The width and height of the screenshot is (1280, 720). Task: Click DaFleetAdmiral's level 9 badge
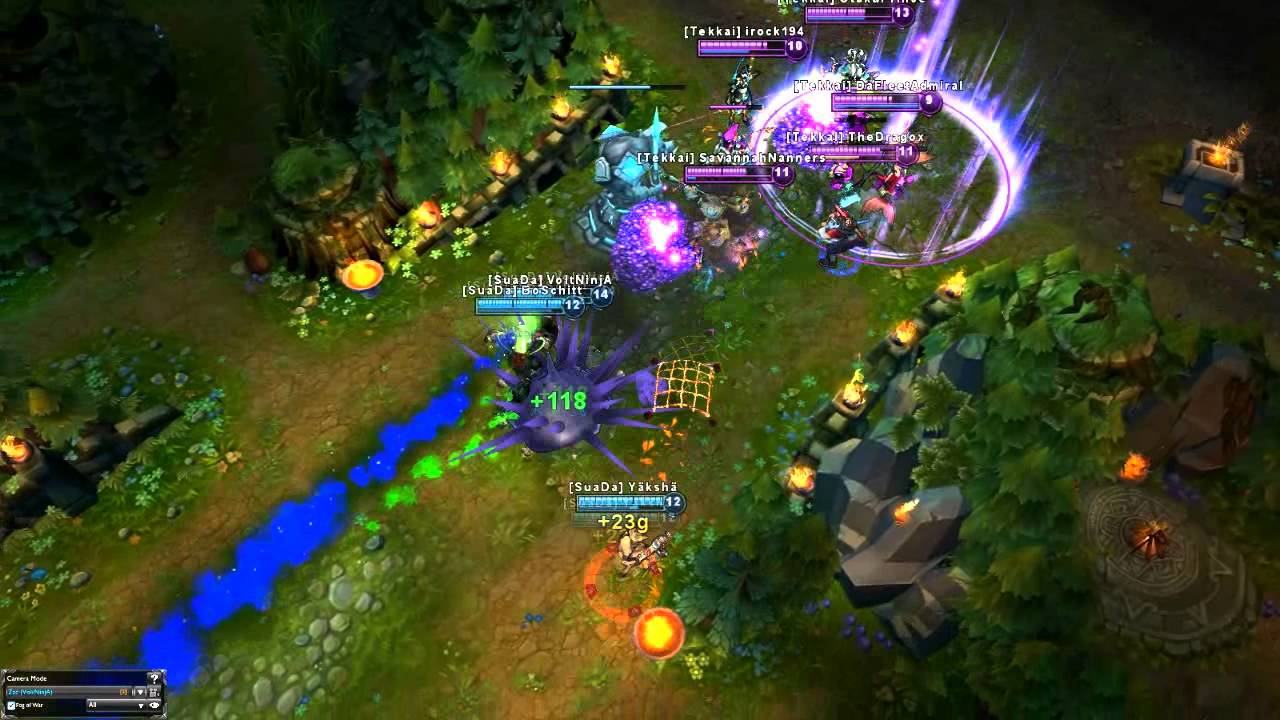930,100
